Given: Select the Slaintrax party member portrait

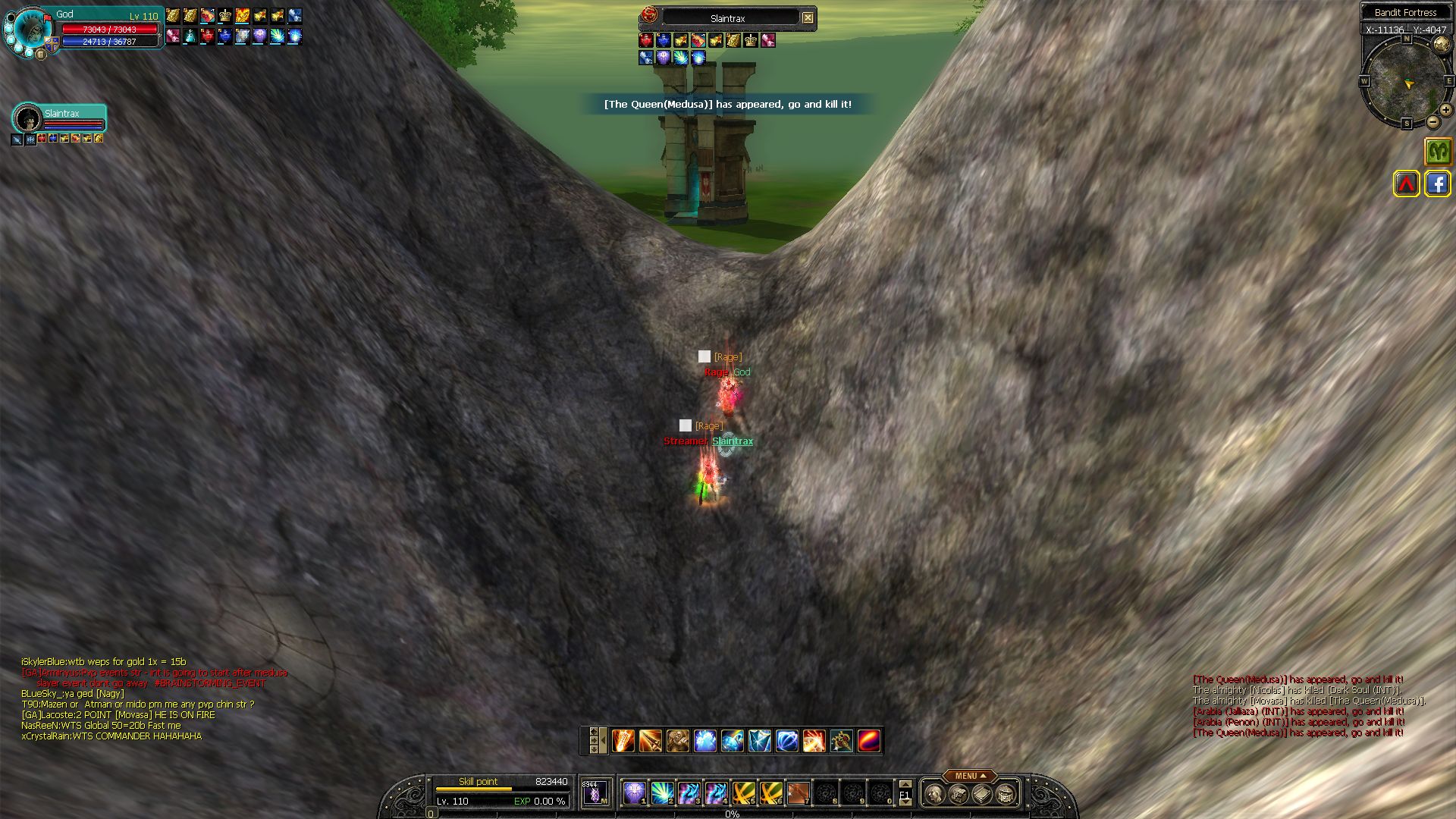Looking at the screenshot, I should click(28, 118).
